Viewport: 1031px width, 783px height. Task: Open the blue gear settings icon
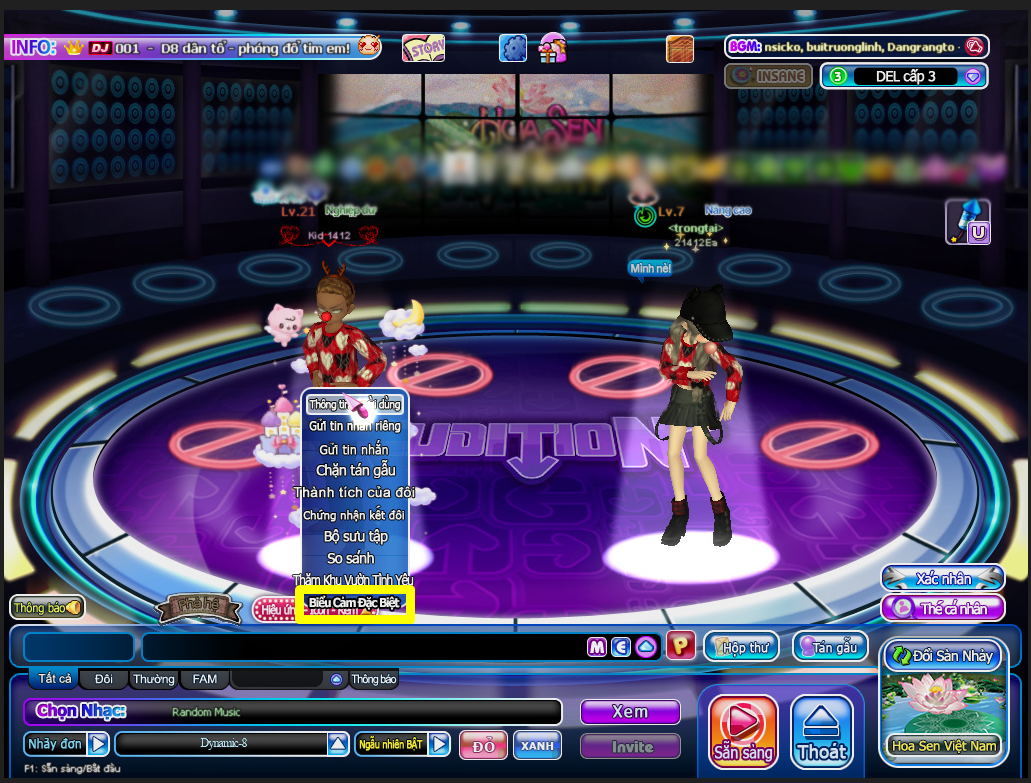(x=513, y=47)
